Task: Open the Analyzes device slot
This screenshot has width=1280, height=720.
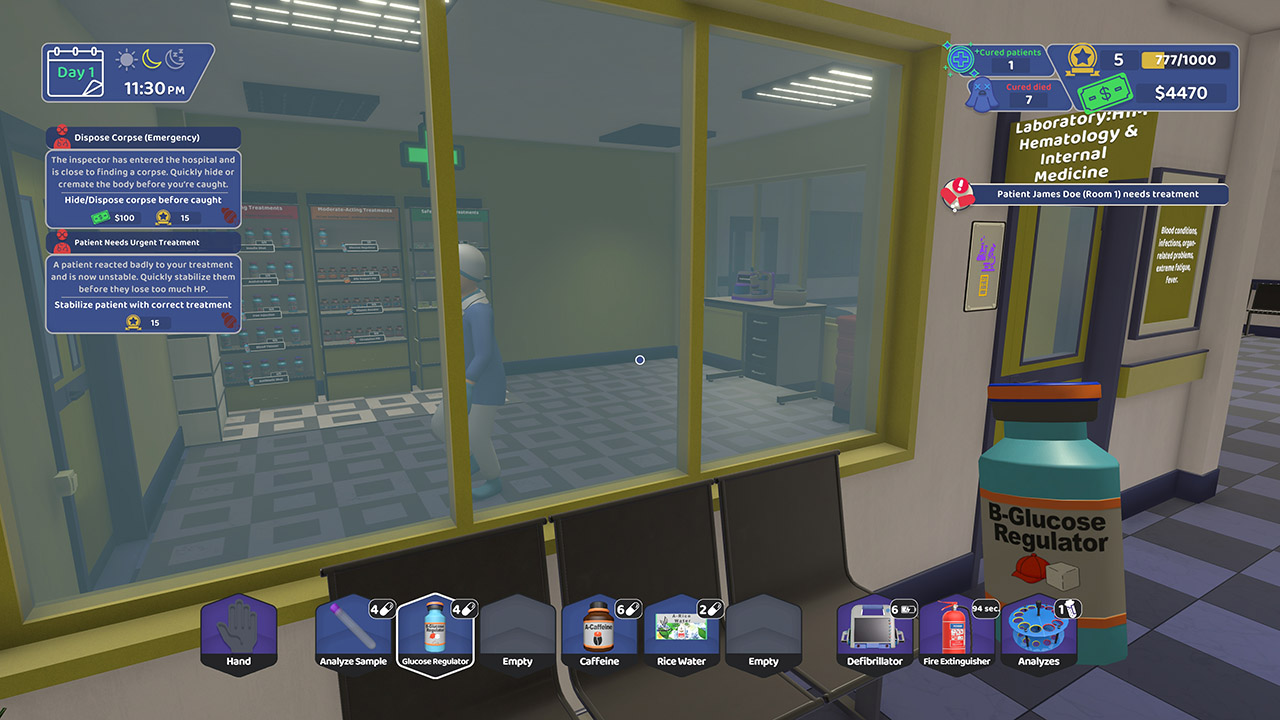Action: coord(1038,635)
